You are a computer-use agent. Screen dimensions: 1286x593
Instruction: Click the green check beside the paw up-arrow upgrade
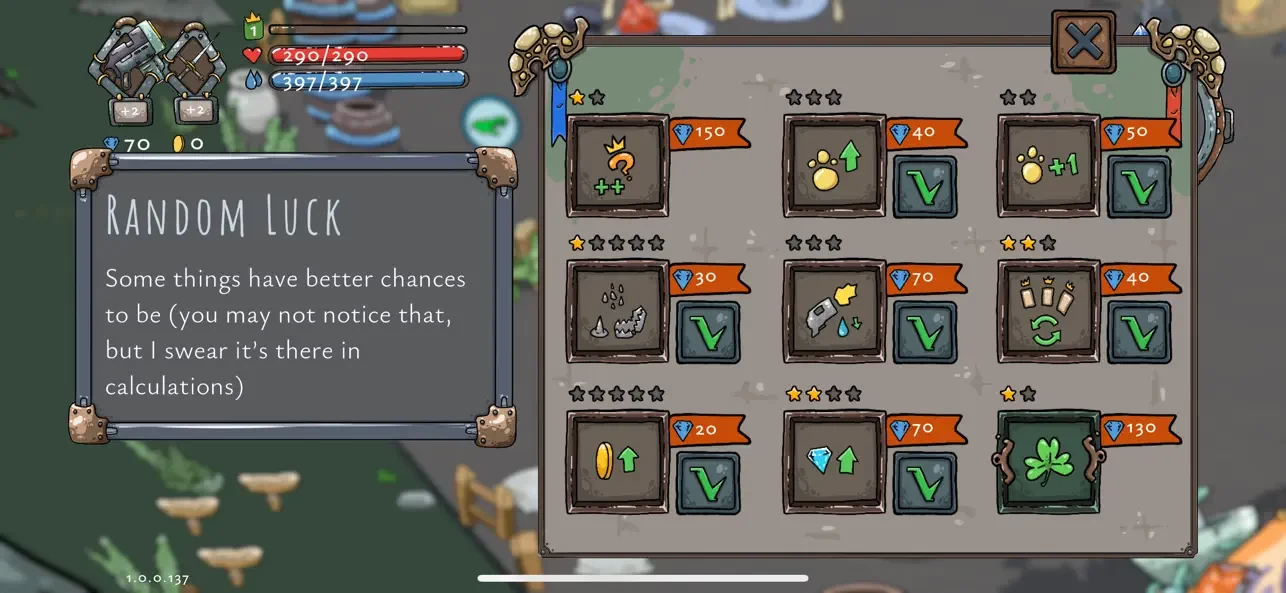(x=924, y=186)
